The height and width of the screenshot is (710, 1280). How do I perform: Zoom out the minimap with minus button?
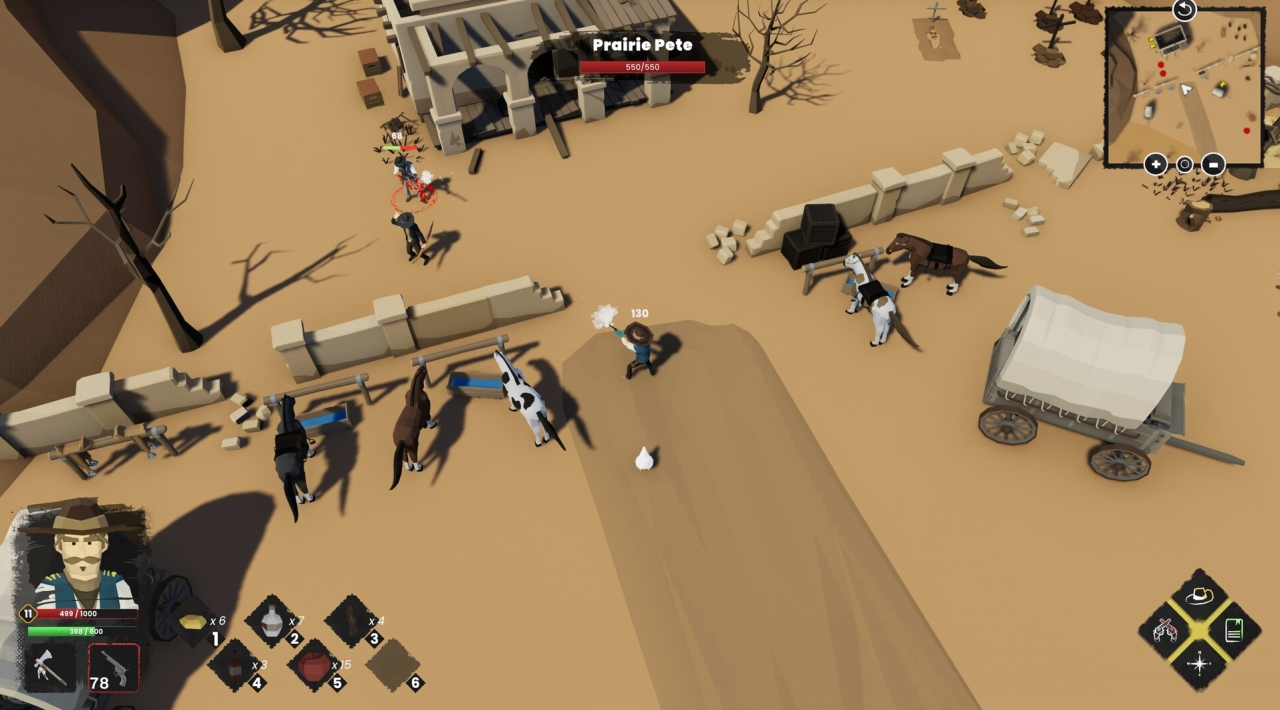(x=1213, y=164)
